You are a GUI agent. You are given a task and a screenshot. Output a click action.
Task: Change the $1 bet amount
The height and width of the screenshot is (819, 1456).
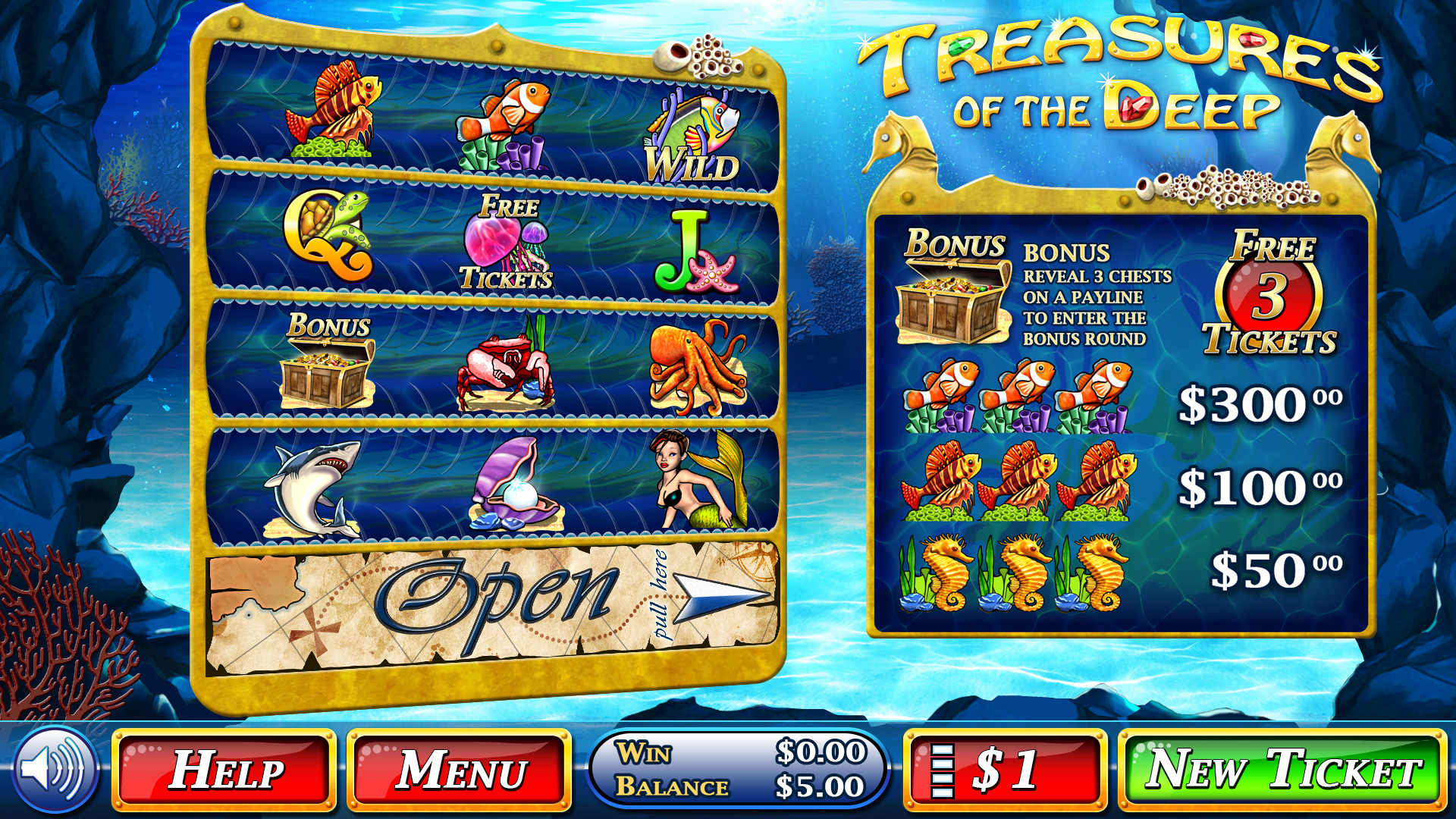[1005, 770]
